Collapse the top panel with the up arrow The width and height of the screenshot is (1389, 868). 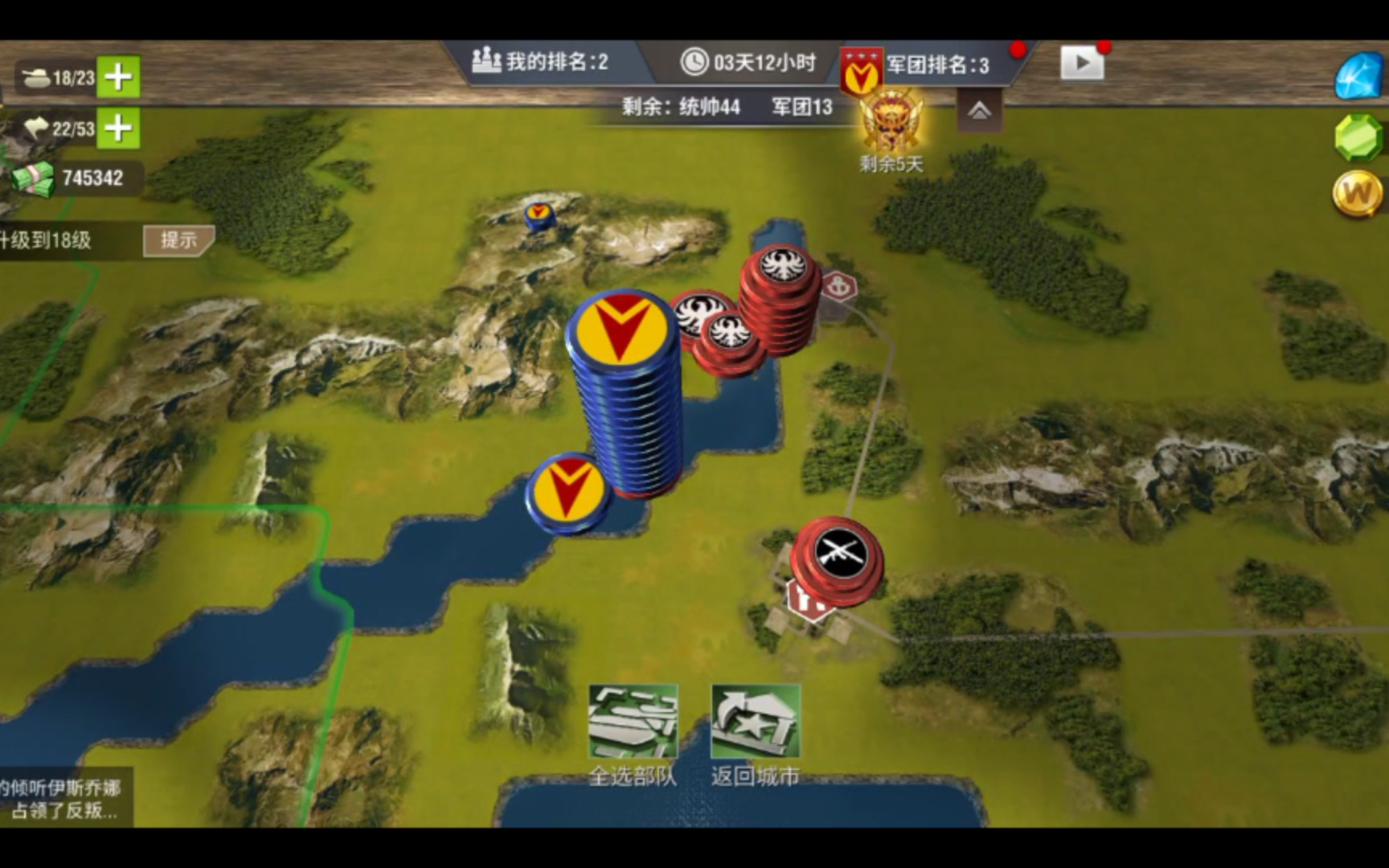tap(979, 112)
